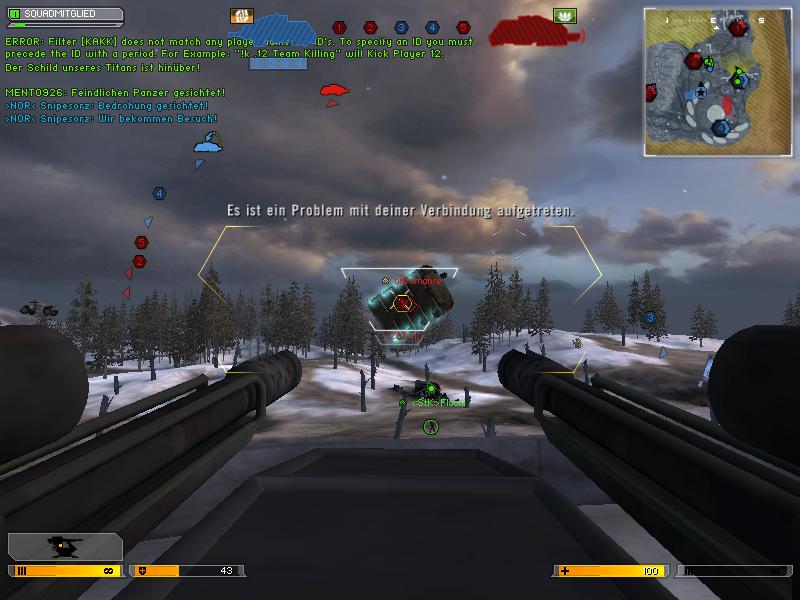The image size is (800, 600).
Task: Select silo 2 hexagon marker in top bar
Action: (370, 27)
